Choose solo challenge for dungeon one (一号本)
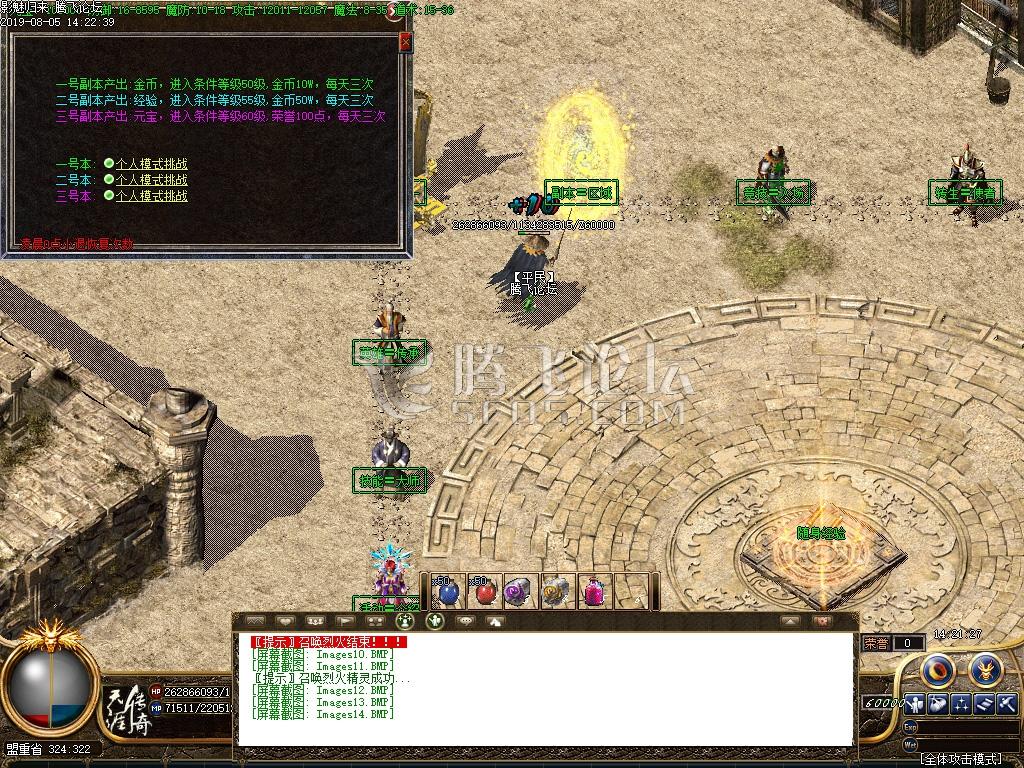 point(151,164)
